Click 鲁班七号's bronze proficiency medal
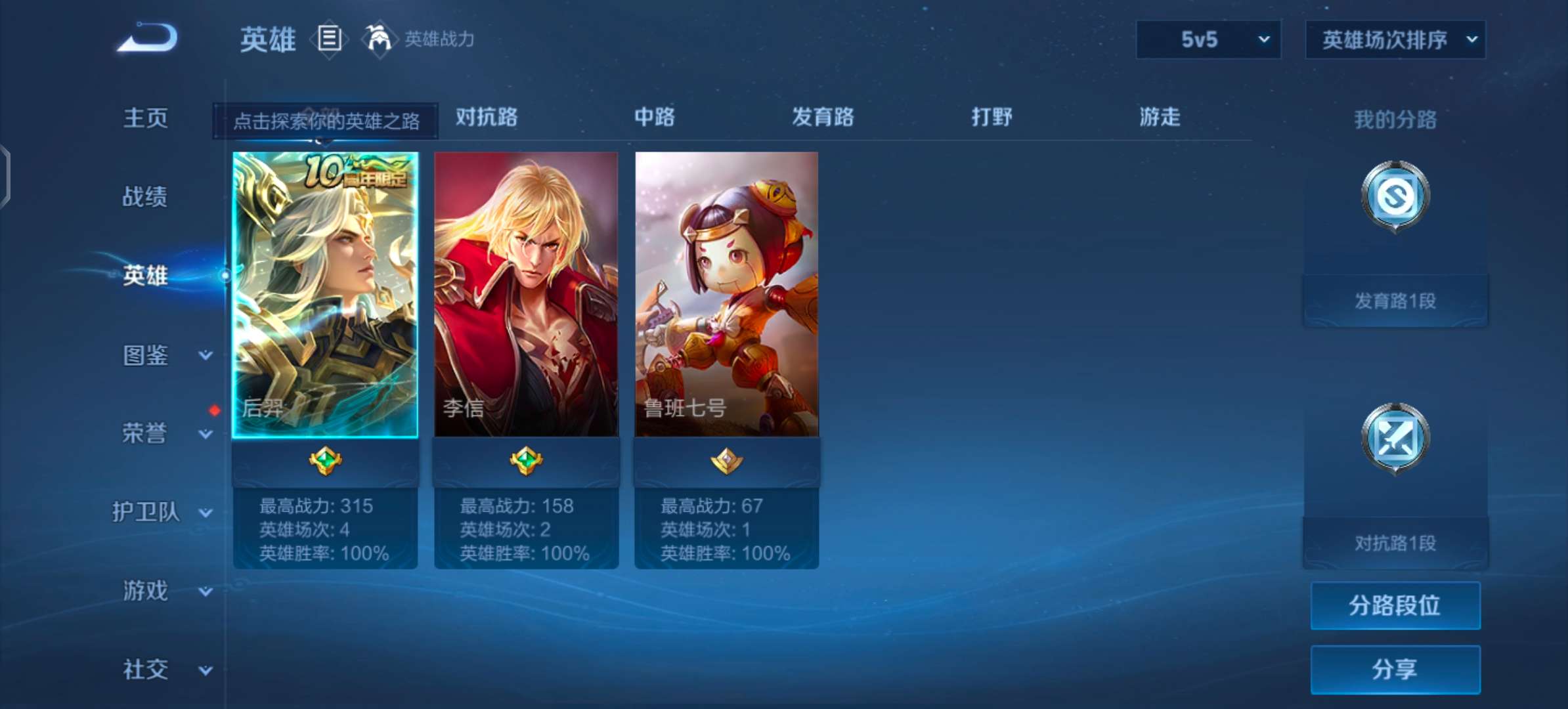The image size is (1568, 709). tap(728, 460)
